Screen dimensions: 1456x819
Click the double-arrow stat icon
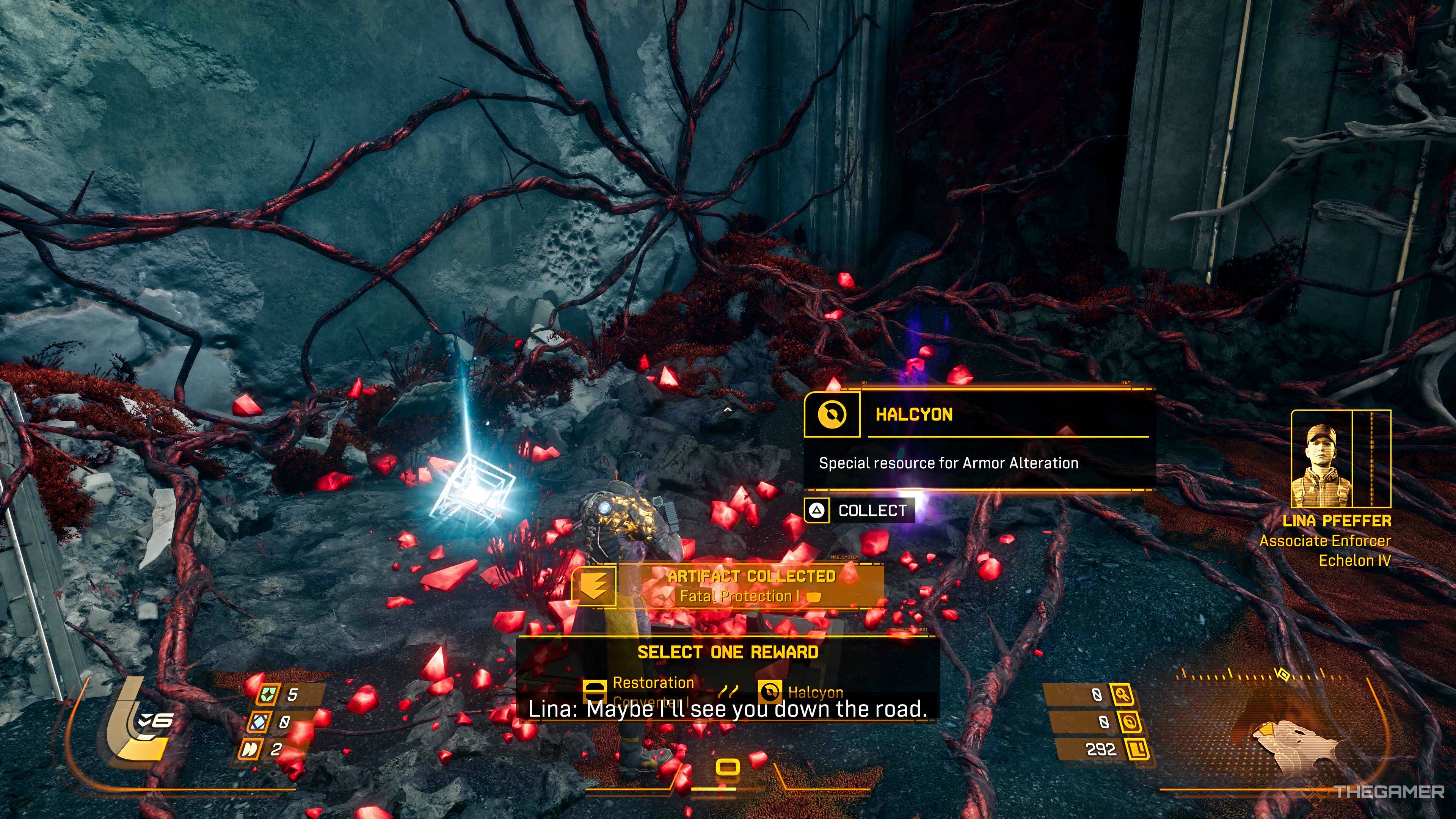[250, 750]
